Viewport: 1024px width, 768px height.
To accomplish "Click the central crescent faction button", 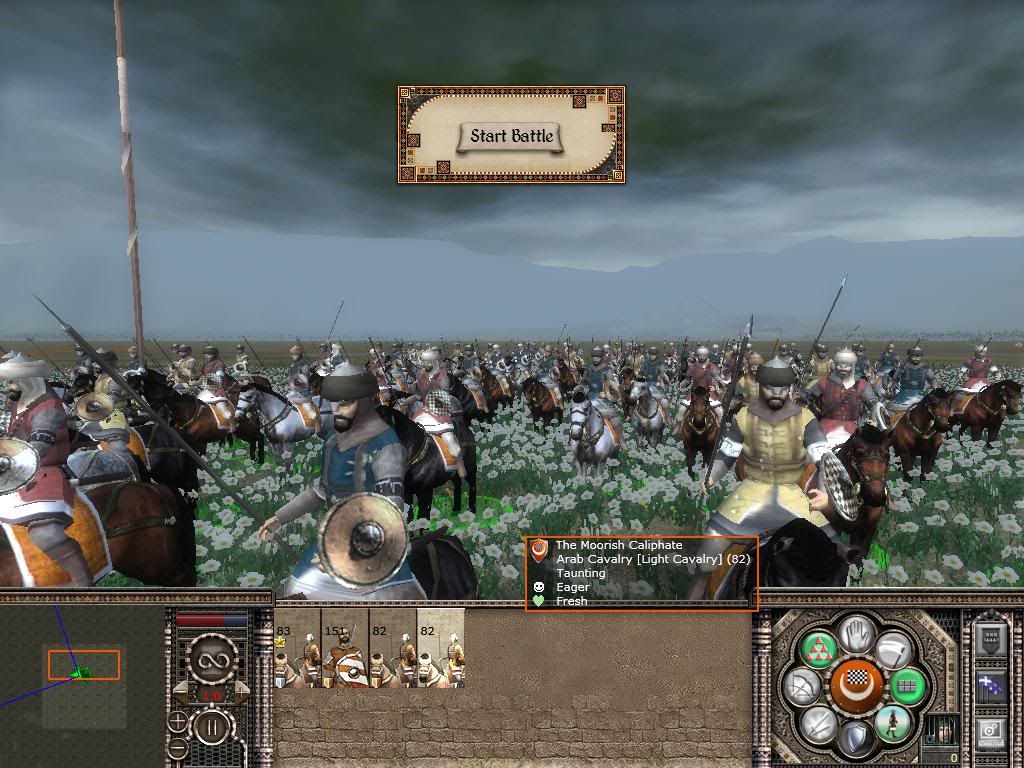I will tap(856, 685).
